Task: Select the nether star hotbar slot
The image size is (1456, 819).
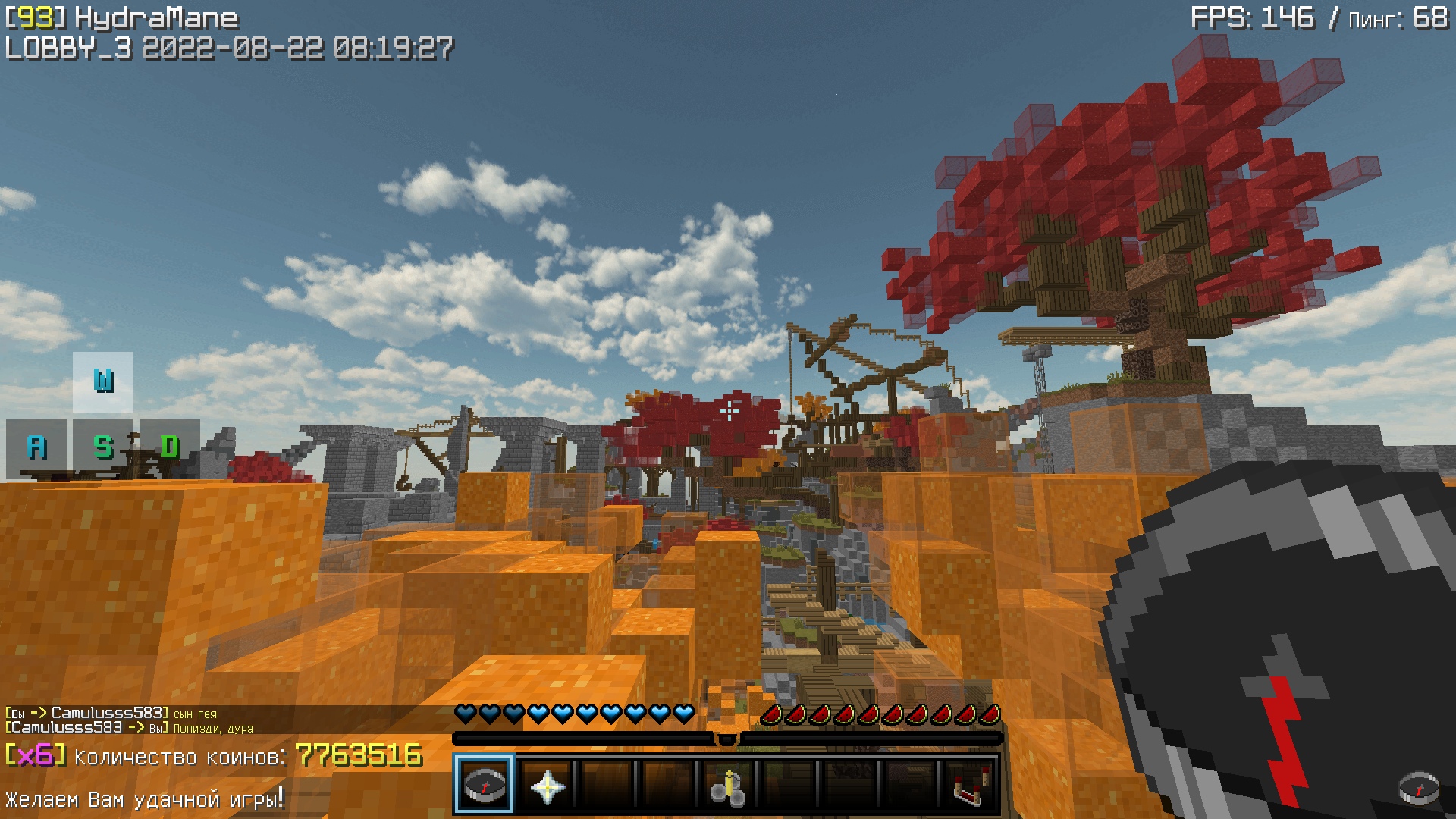Action: (546, 786)
